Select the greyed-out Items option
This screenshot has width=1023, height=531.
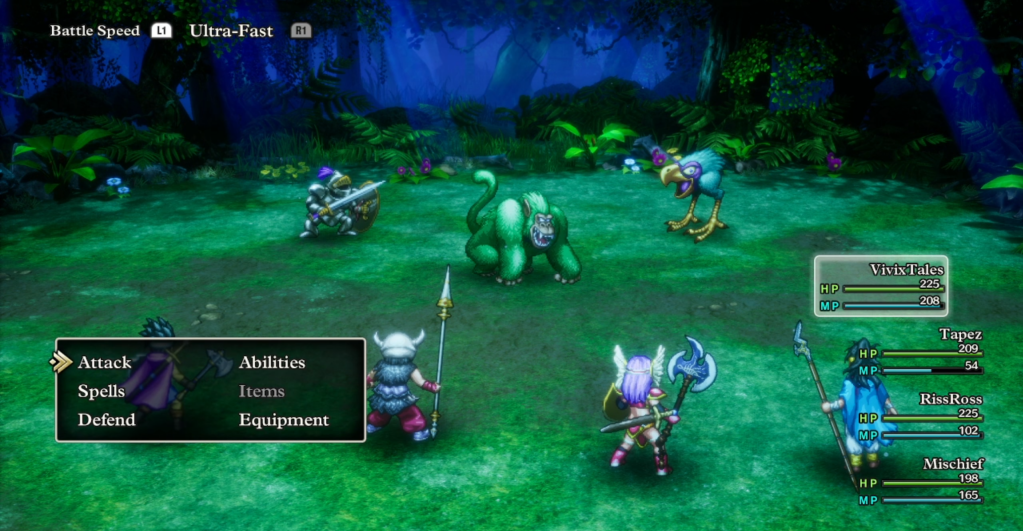pos(262,391)
